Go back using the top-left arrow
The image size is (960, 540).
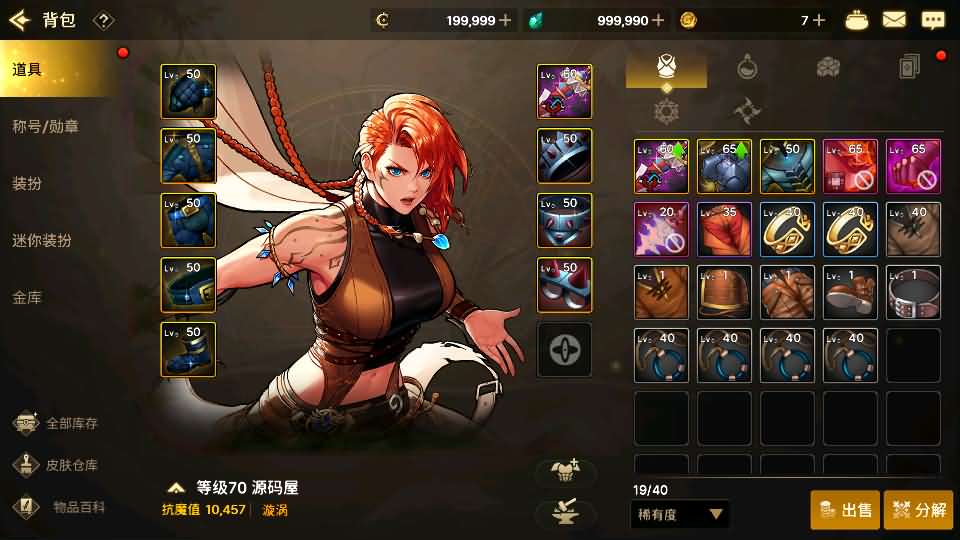[20, 20]
